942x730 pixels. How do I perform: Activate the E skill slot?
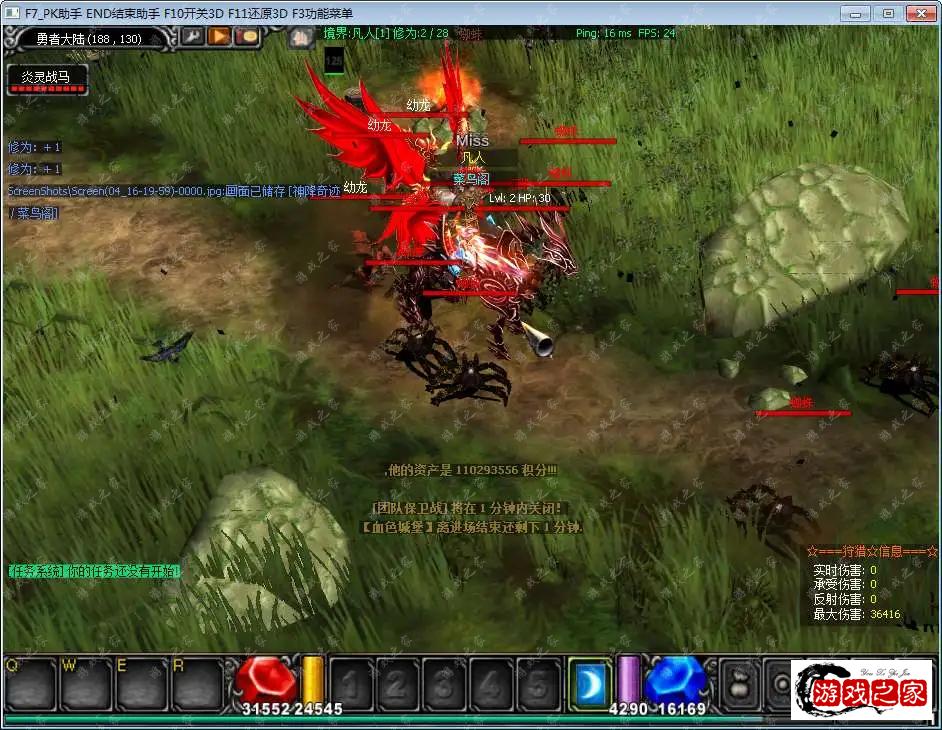pyautogui.click(x=141, y=683)
